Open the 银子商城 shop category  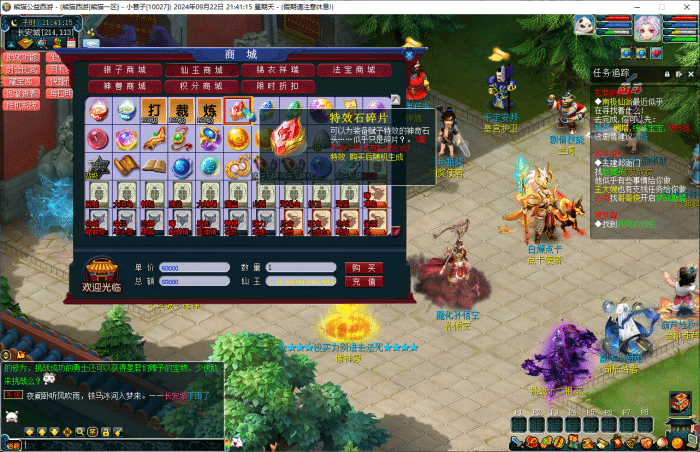[x=124, y=71]
